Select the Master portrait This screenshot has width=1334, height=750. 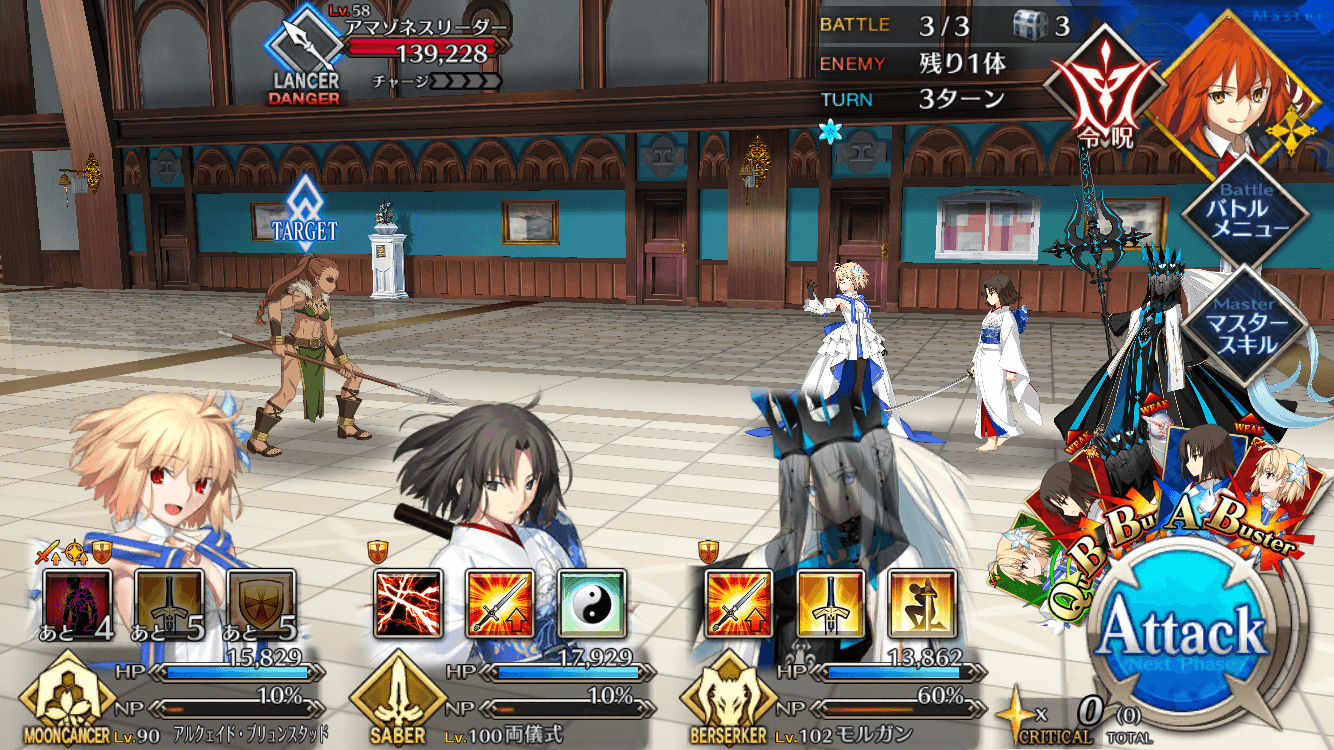tap(1220, 80)
